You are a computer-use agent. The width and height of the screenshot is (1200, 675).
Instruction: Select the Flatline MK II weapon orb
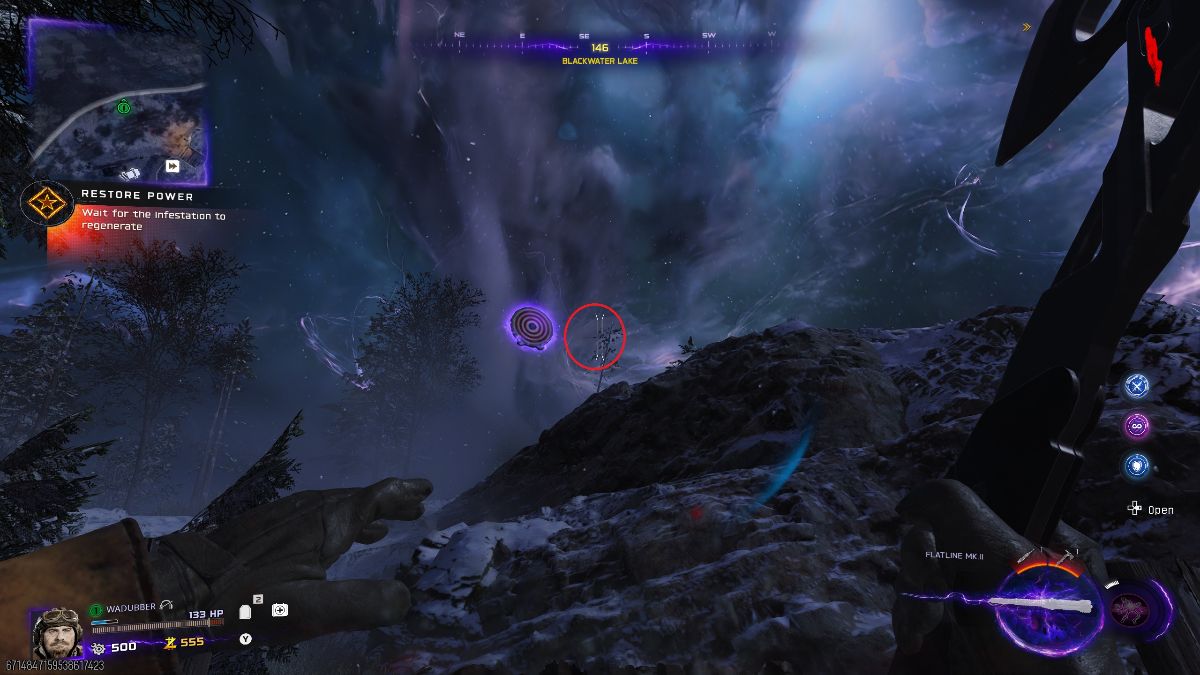coord(1047,606)
